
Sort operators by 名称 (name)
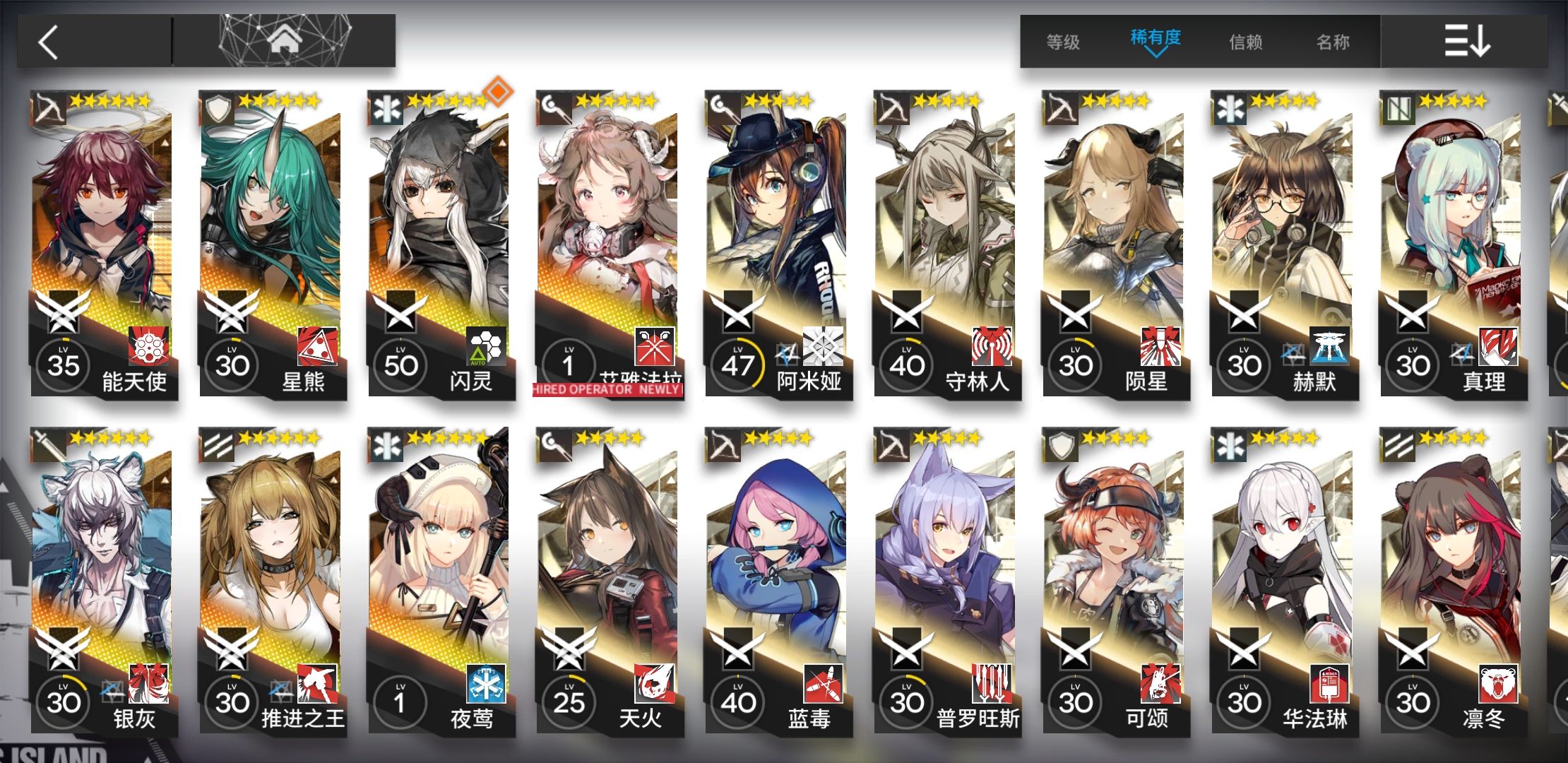coord(1333,42)
